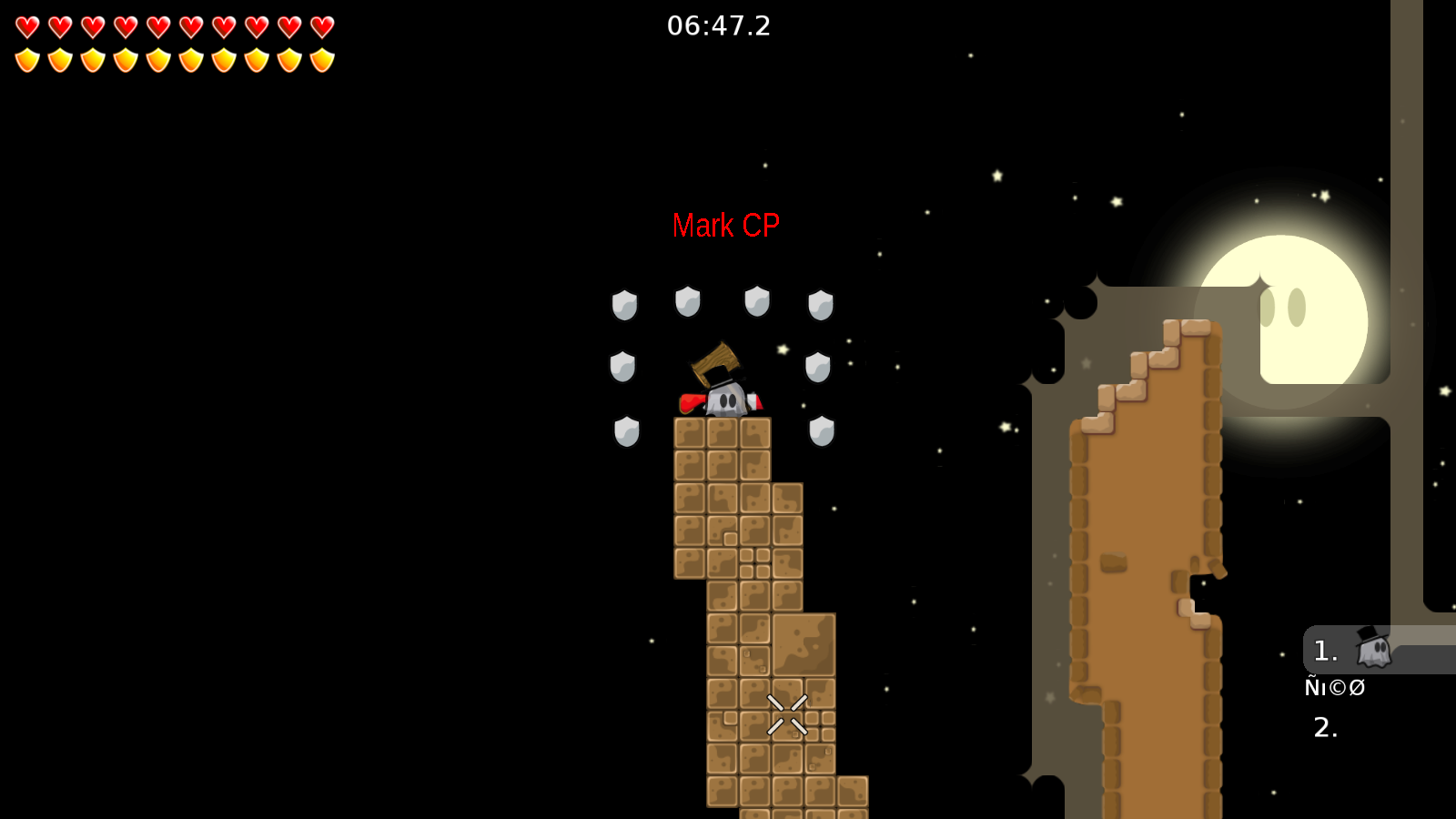
Task: Click the top-left shield armor pickup
Action: (624, 303)
